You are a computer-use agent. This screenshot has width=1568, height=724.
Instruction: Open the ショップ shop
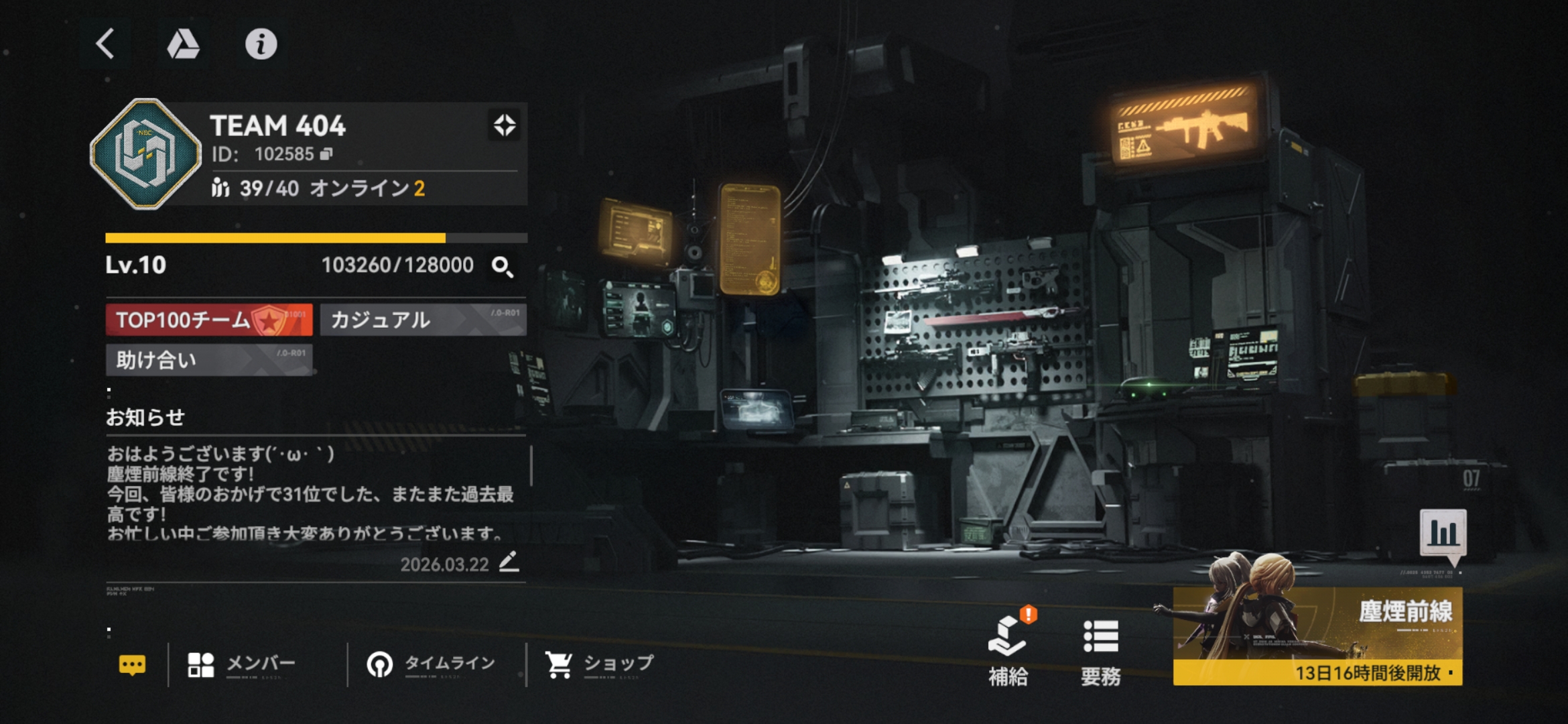click(x=598, y=664)
